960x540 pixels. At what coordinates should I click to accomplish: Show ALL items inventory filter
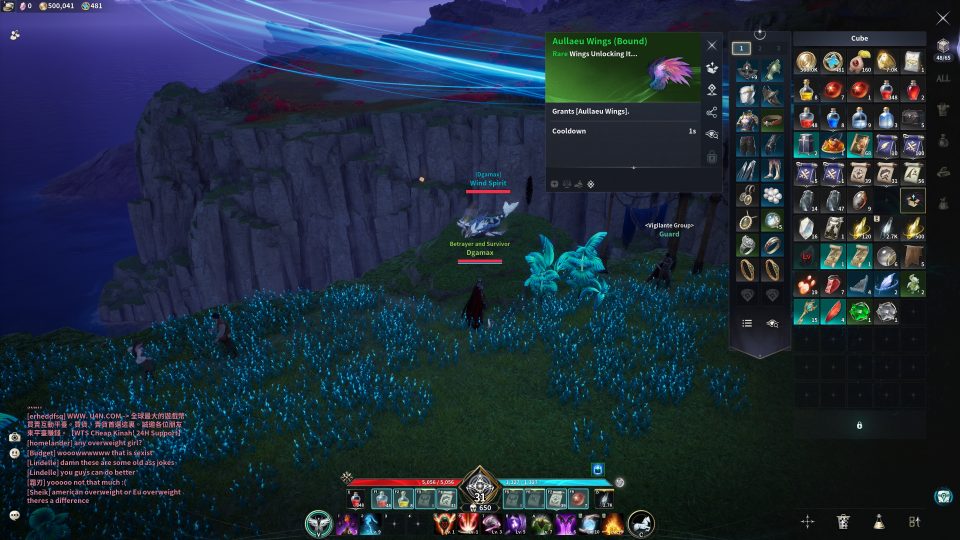(x=942, y=78)
